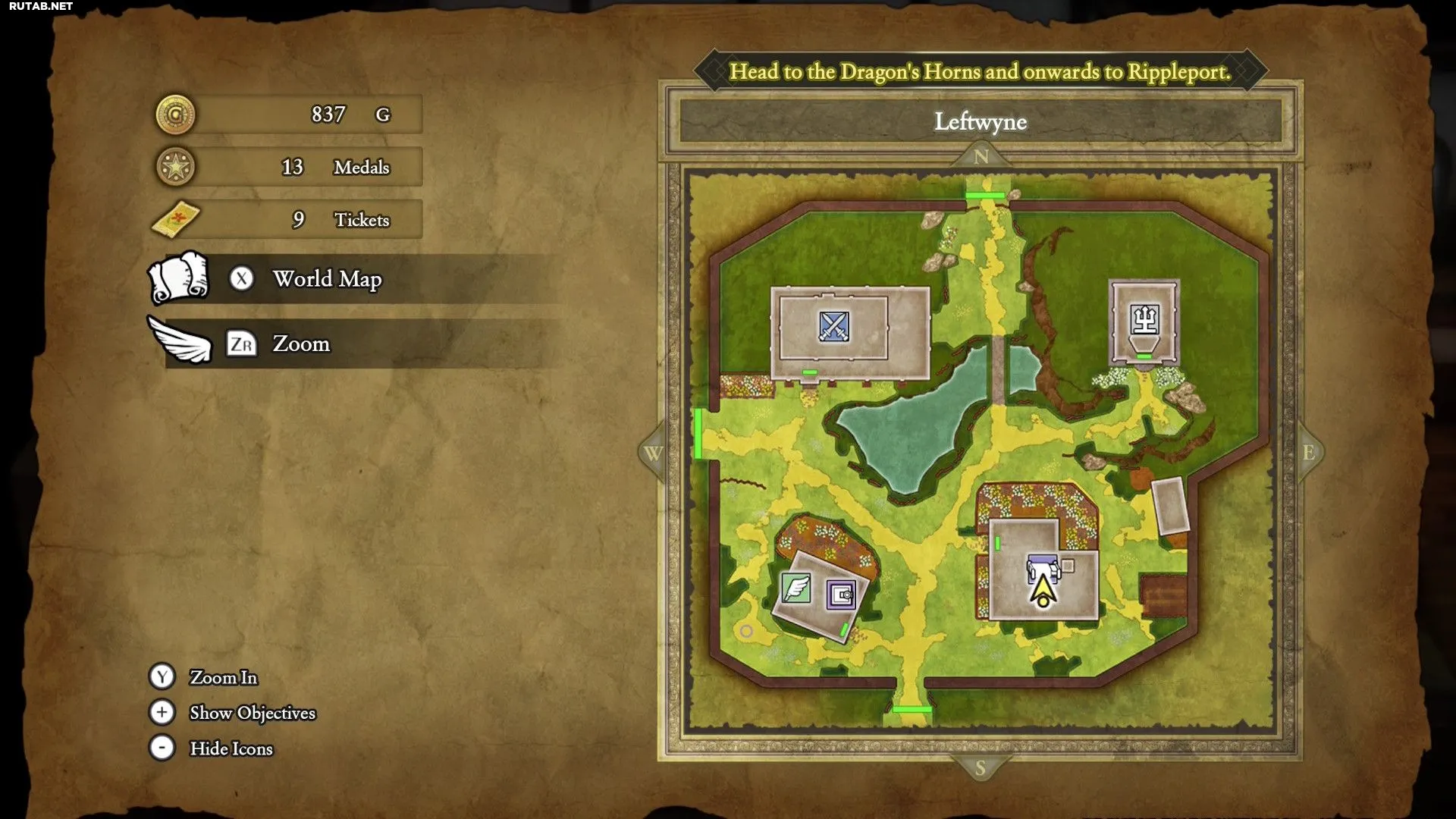
Task: Click the Dragon's Horns objective banner
Action: point(981,71)
